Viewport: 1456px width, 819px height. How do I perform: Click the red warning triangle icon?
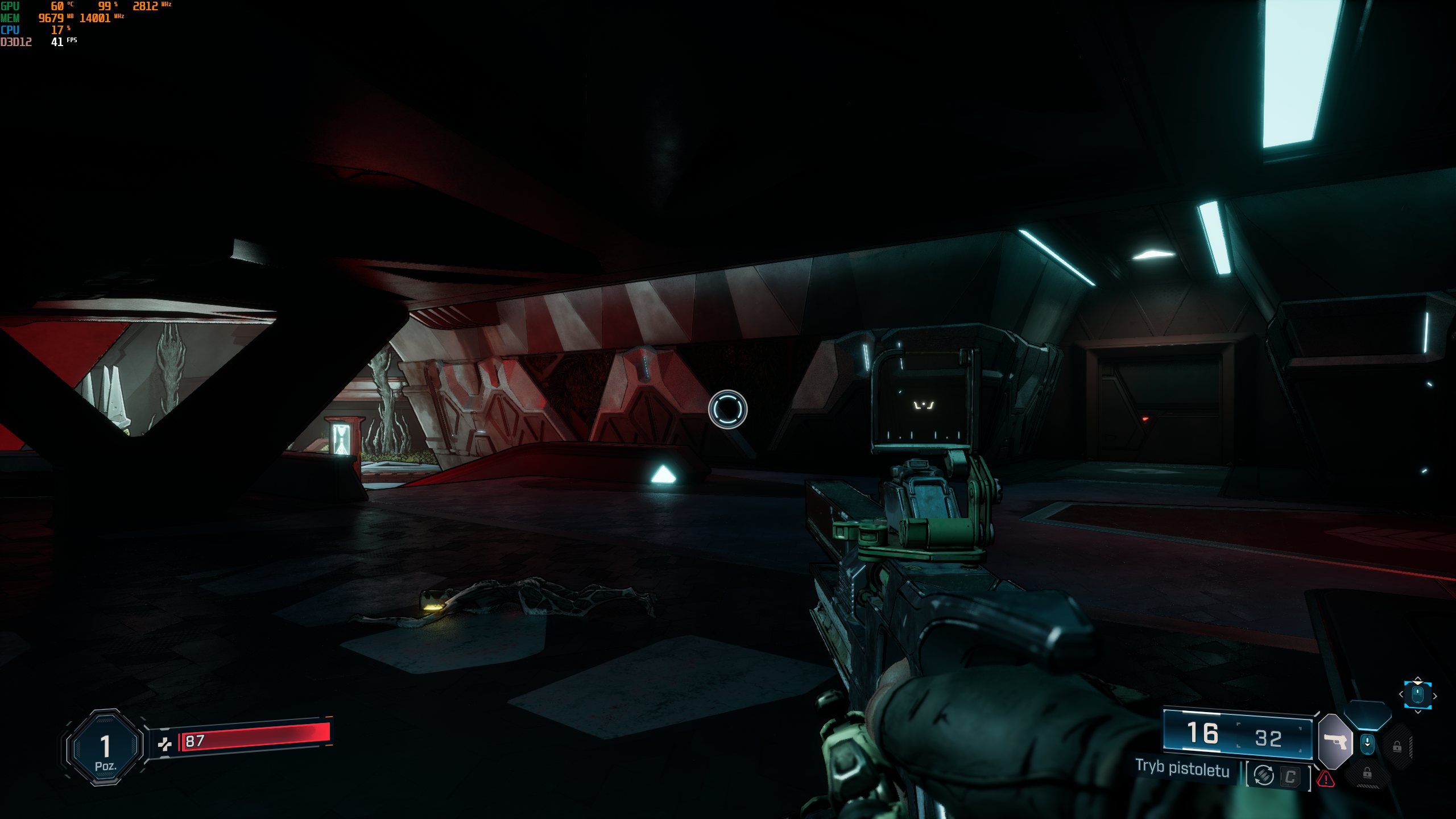(1326, 779)
